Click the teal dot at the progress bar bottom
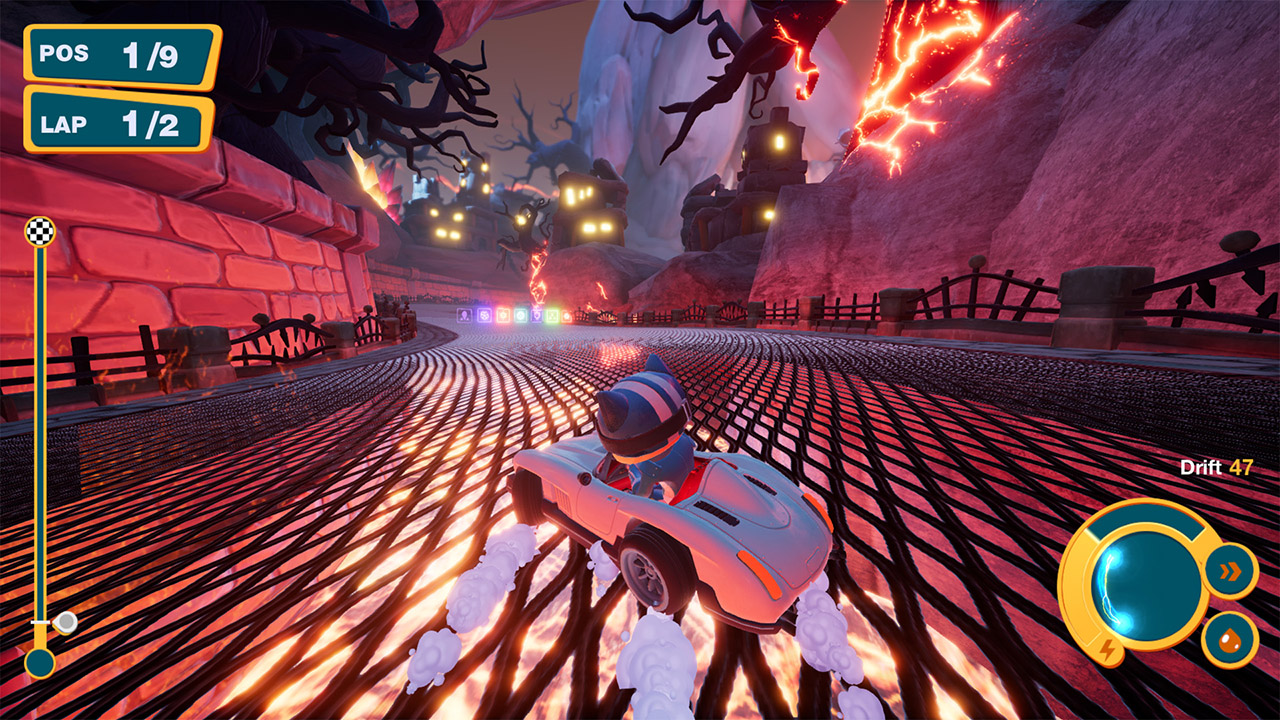 [x=42, y=662]
